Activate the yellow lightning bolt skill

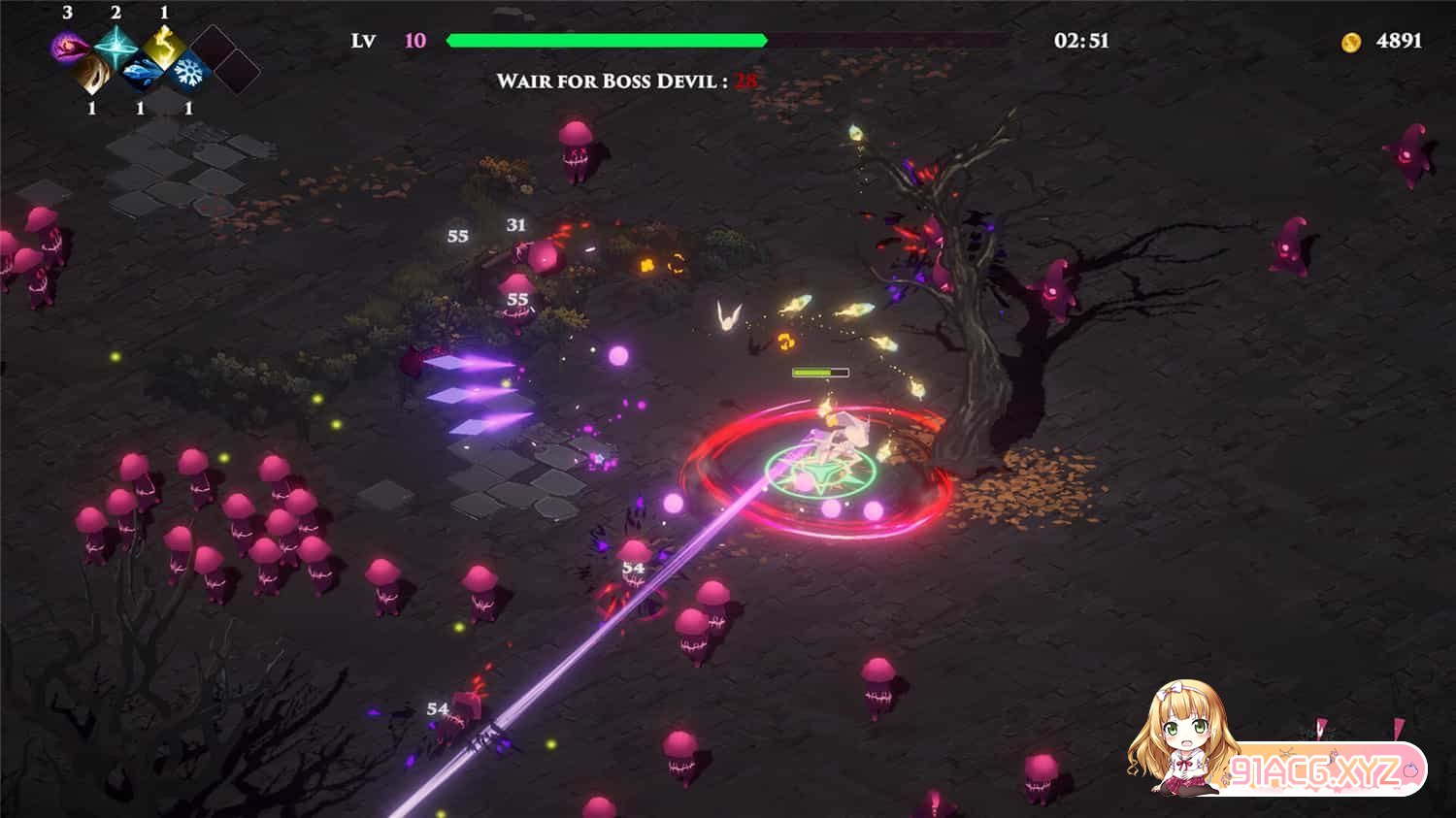[x=164, y=45]
